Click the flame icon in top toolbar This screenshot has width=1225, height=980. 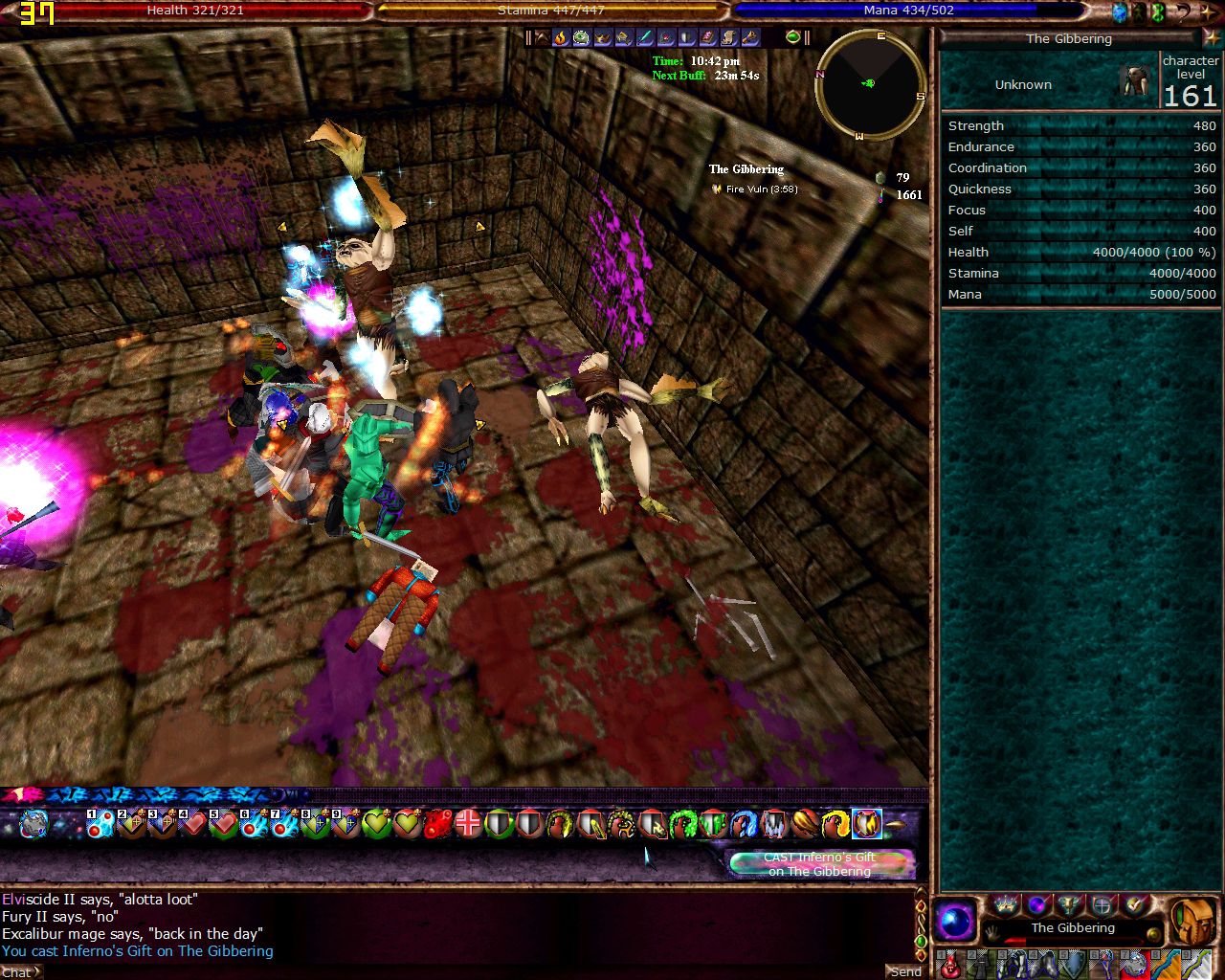click(561, 37)
